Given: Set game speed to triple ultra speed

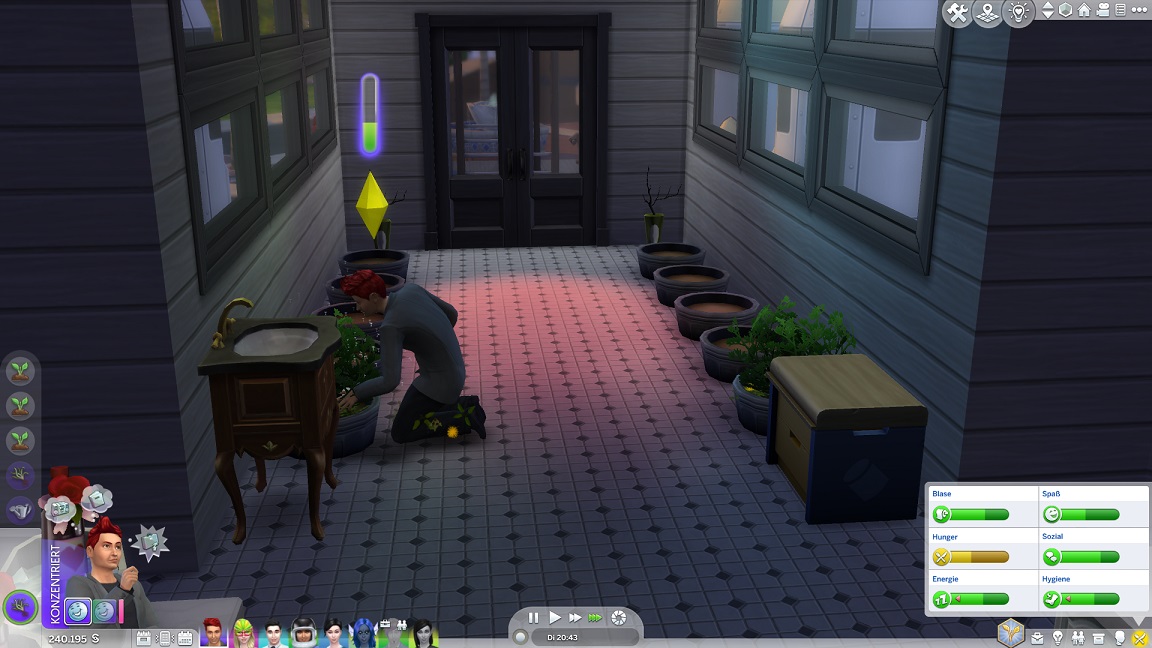Looking at the screenshot, I should (x=595, y=618).
